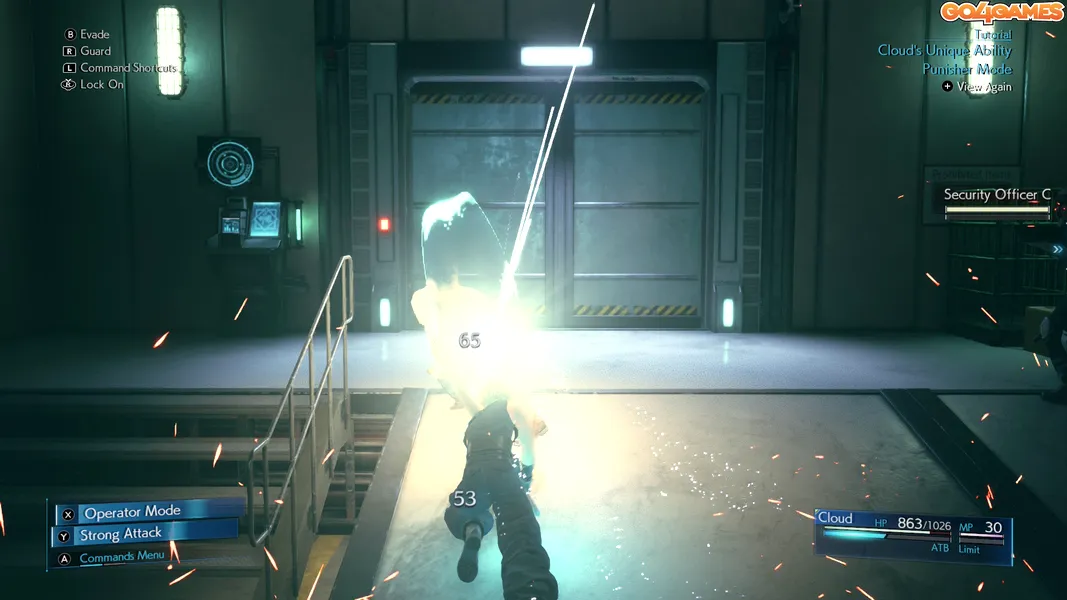Image resolution: width=1067 pixels, height=600 pixels.
Task: Select the Operator Mode command
Action: point(131,513)
